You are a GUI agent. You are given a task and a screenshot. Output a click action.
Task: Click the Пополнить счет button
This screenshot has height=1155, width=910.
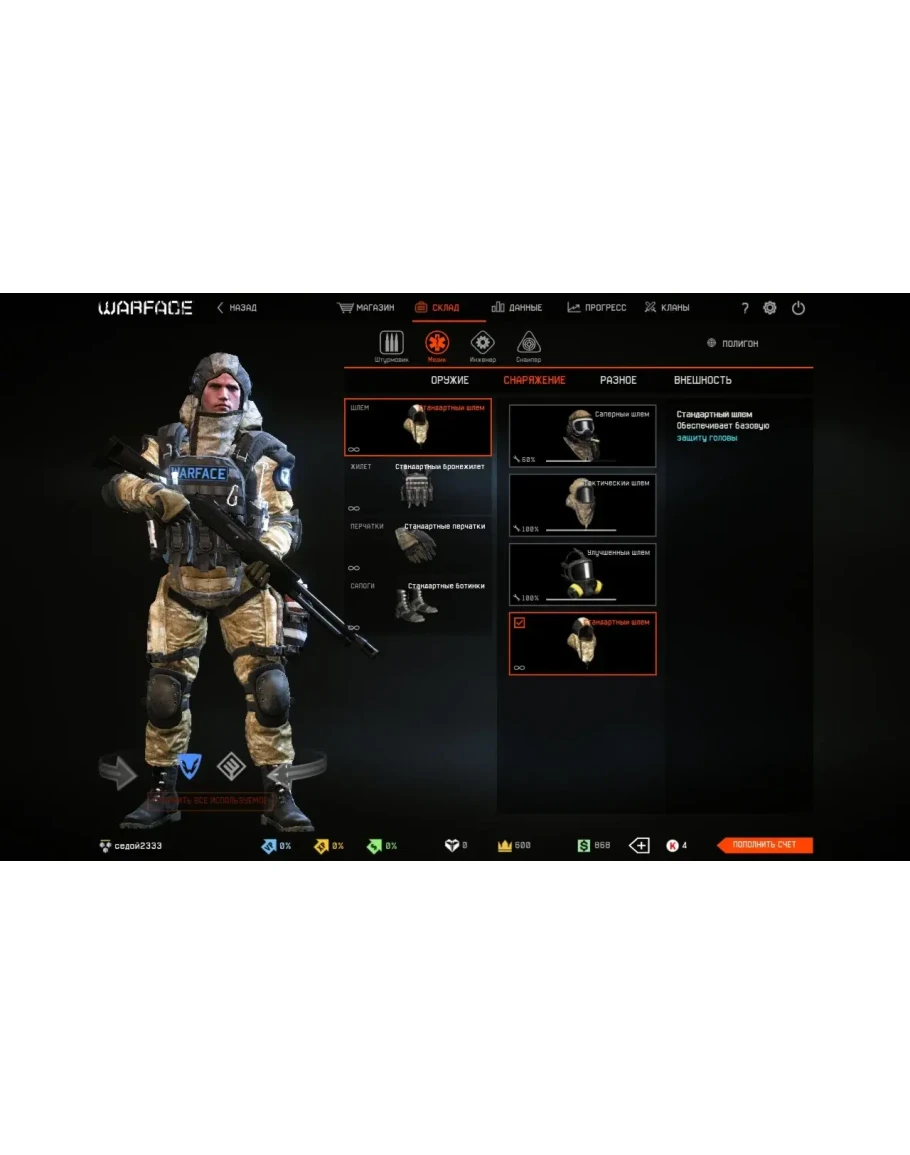(765, 845)
